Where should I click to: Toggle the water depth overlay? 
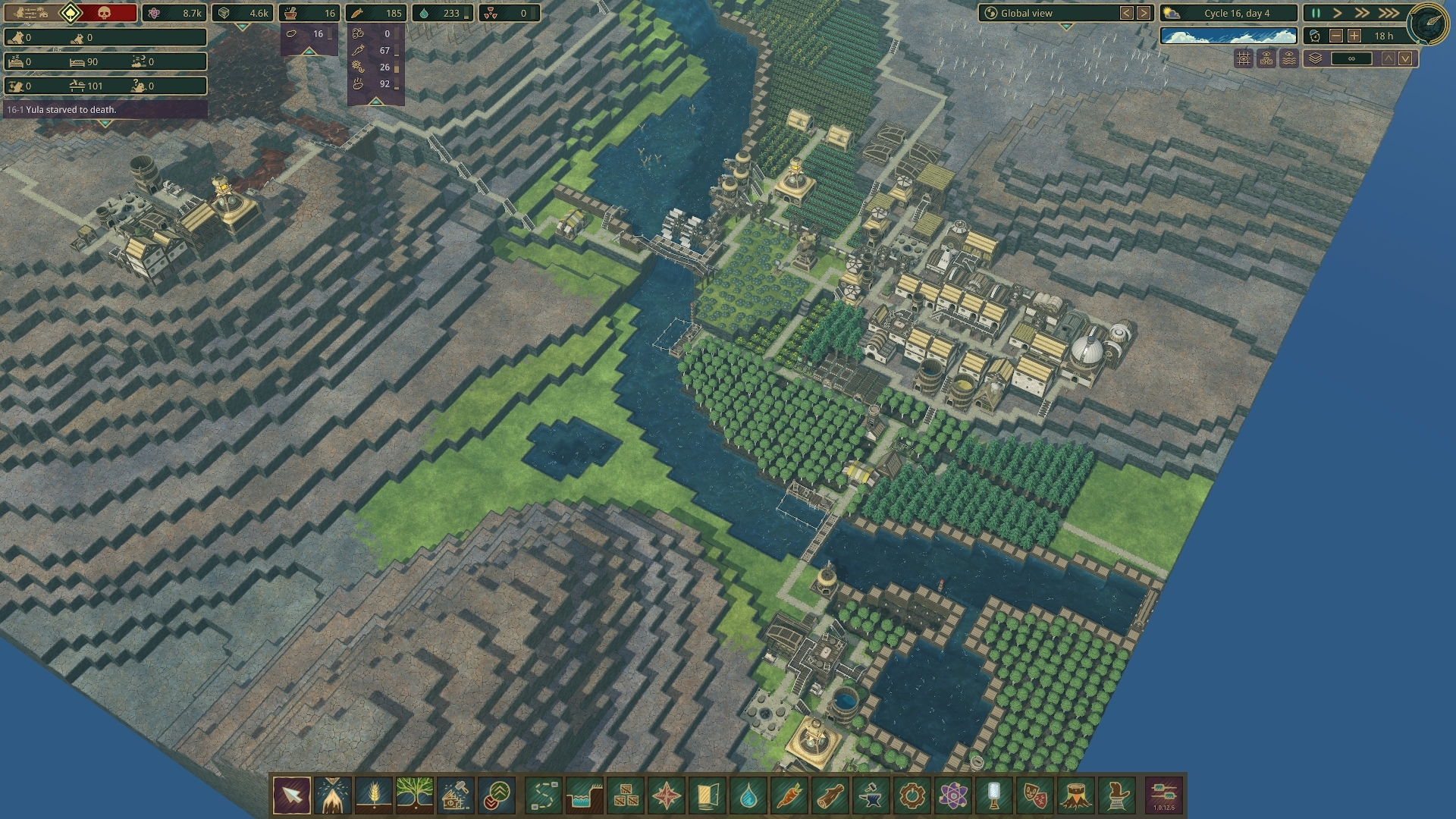pyautogui.click(x=1288, y=59)
